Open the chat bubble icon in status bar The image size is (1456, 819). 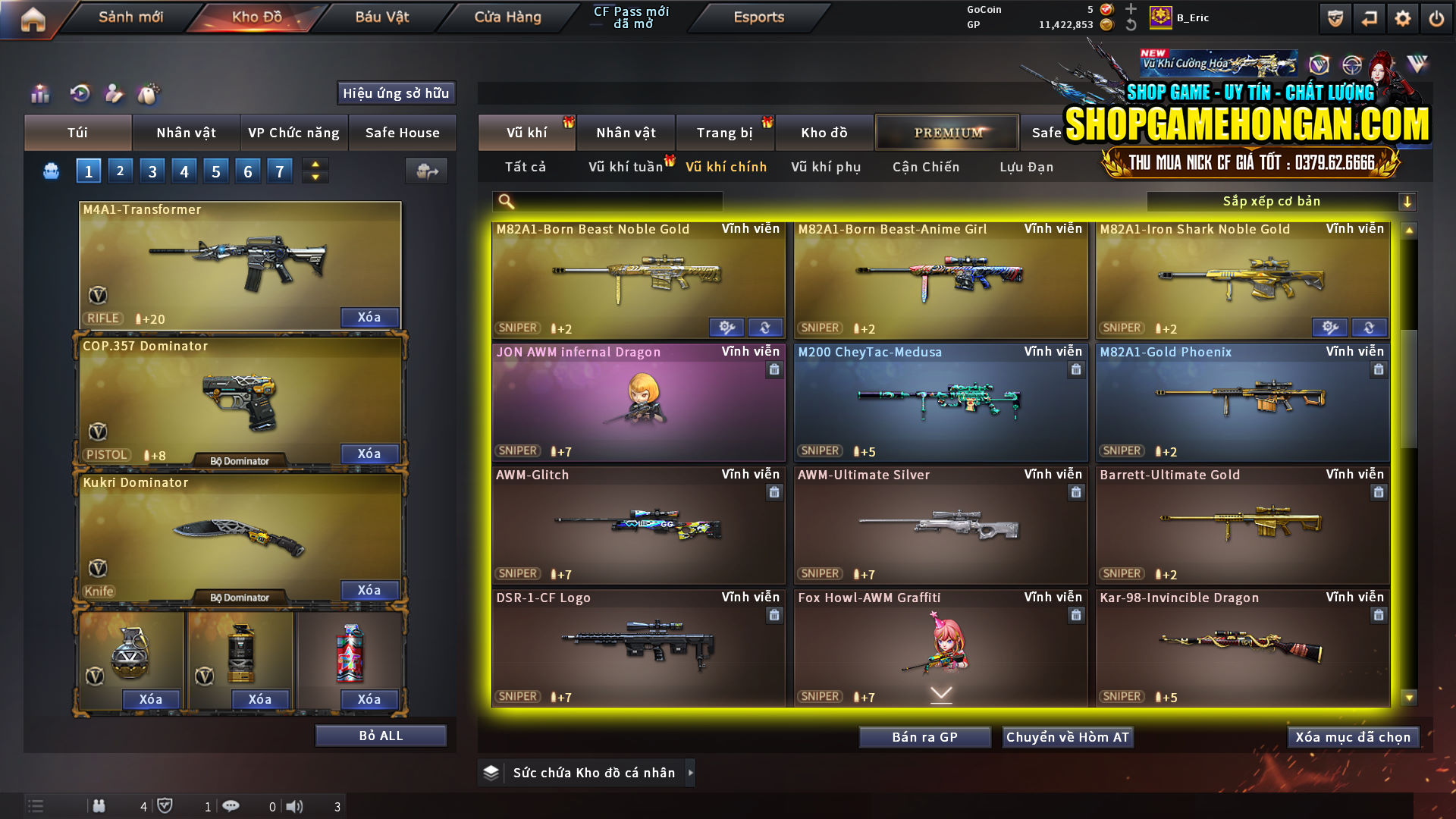231,806
